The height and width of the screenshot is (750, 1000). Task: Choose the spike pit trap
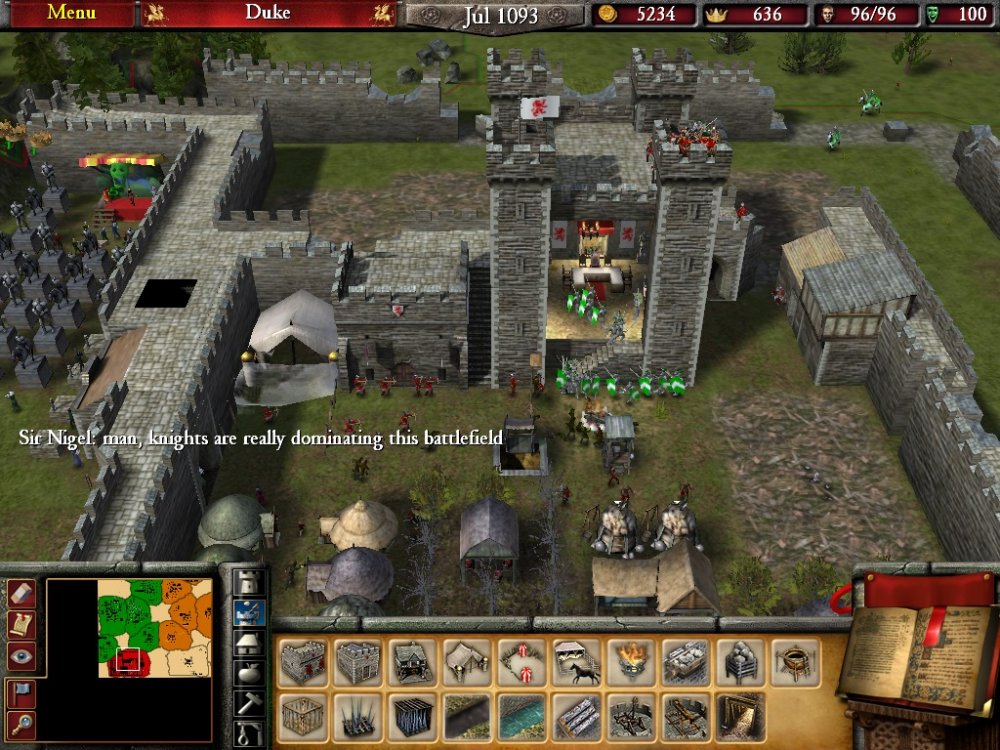pyautogui.click(x=357, y=717)
